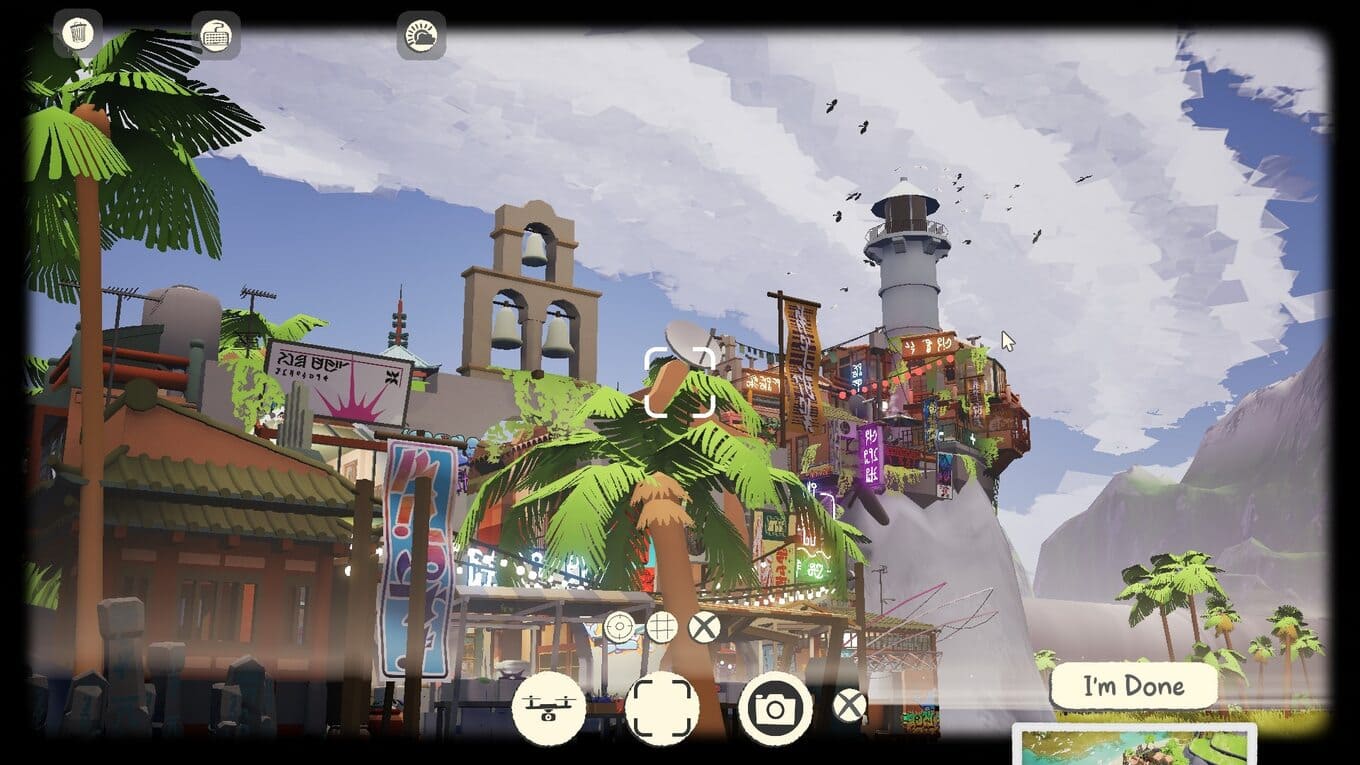Open the keyboard controls icon
Screen dimensions: 1360x765
pyautogui.click(x=215, y=35)
